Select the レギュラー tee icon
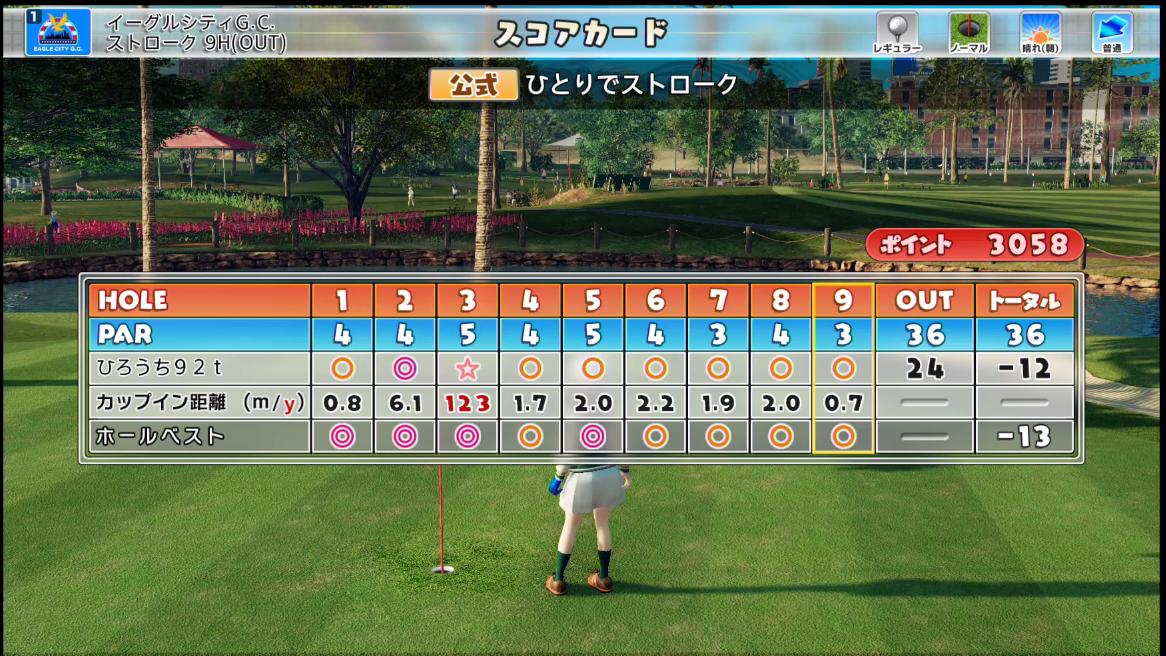Screen dimensions: 1166x656 [897, 32]
